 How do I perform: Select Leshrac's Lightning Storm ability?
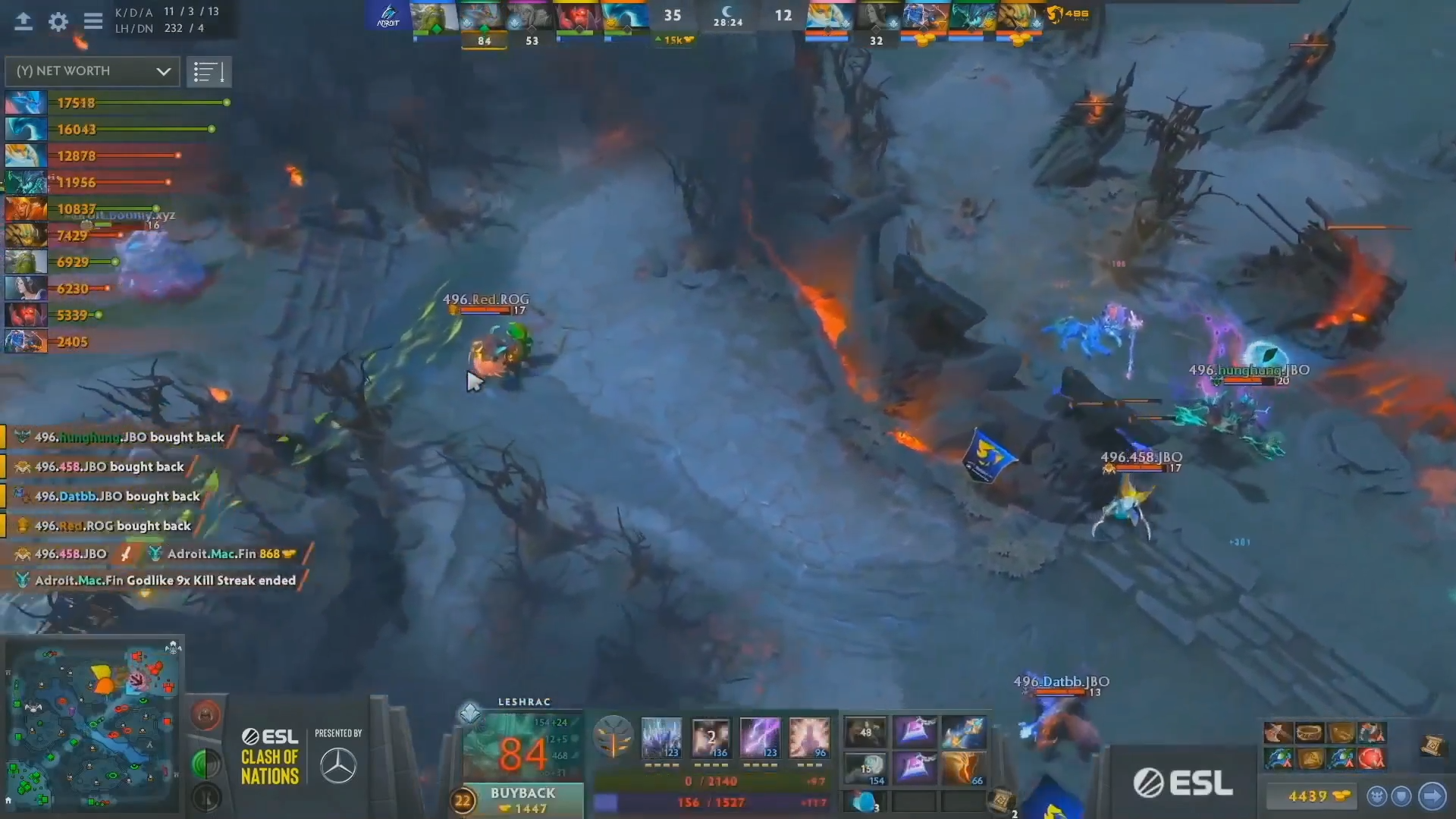(x=760, y=736)
